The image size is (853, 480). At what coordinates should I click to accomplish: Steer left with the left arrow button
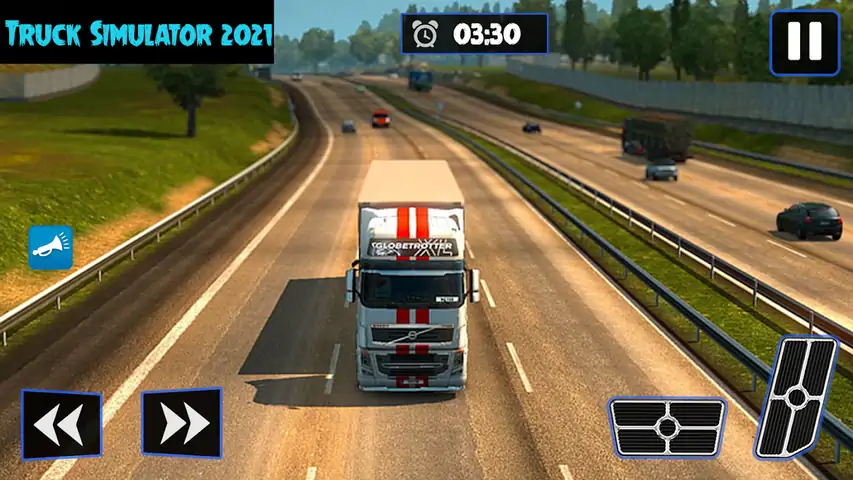pyautogui.click(x=61, y=423)
